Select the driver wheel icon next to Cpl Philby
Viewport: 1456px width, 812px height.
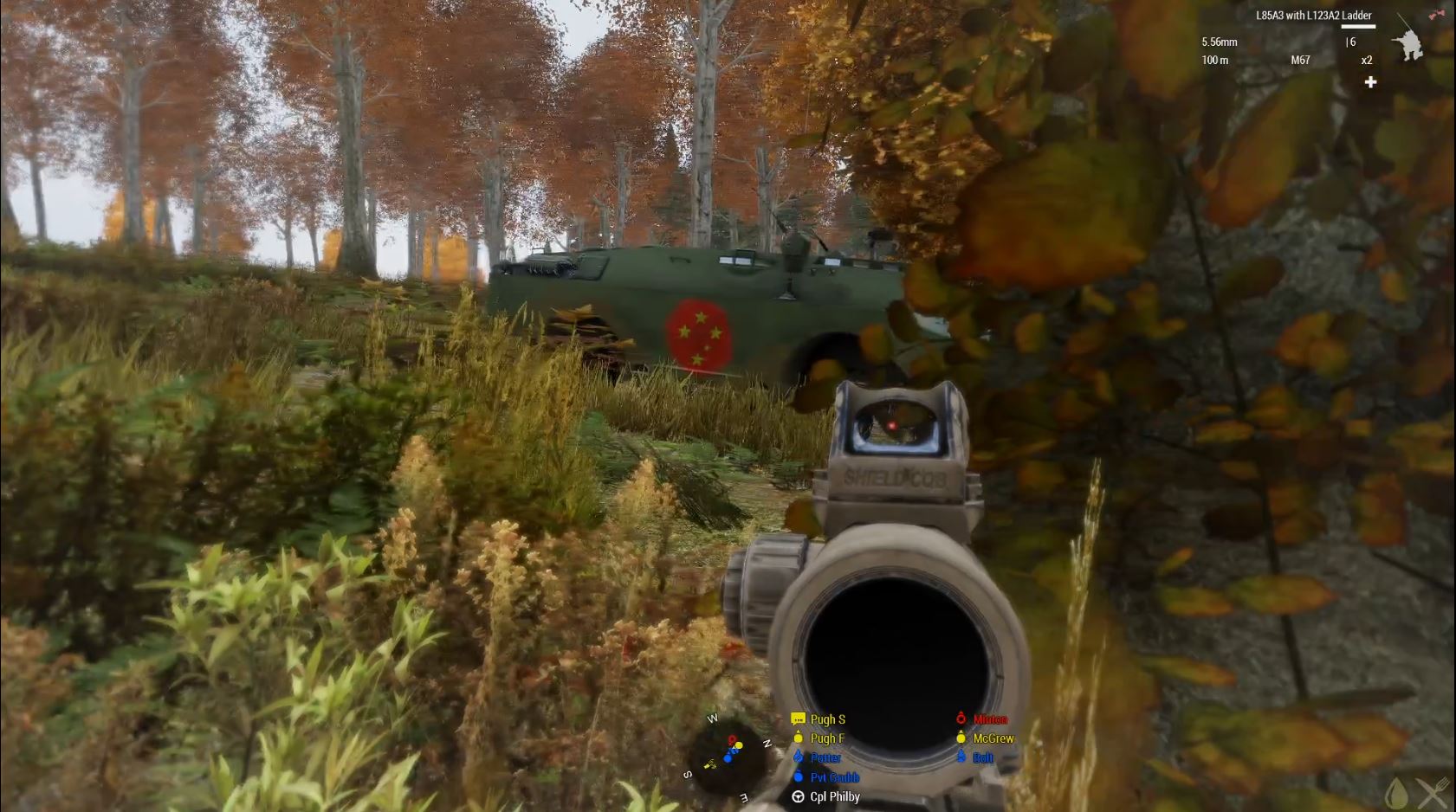tap(798, 796)
